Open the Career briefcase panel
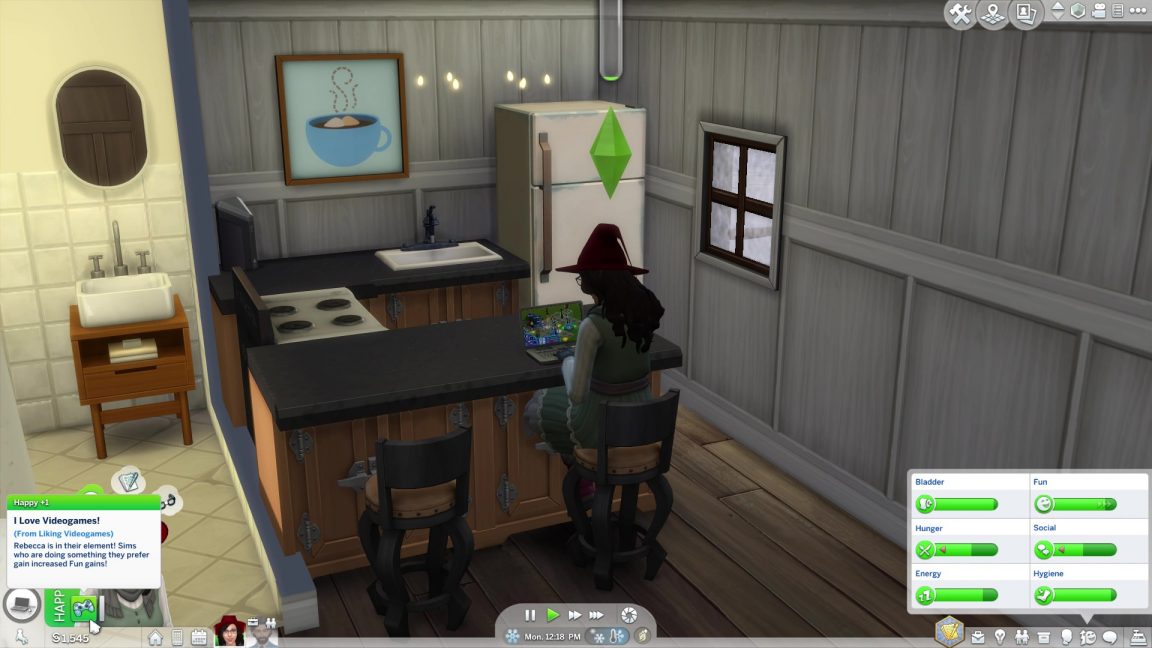This screenshot has height=648, width=1152. pos(978,637)
